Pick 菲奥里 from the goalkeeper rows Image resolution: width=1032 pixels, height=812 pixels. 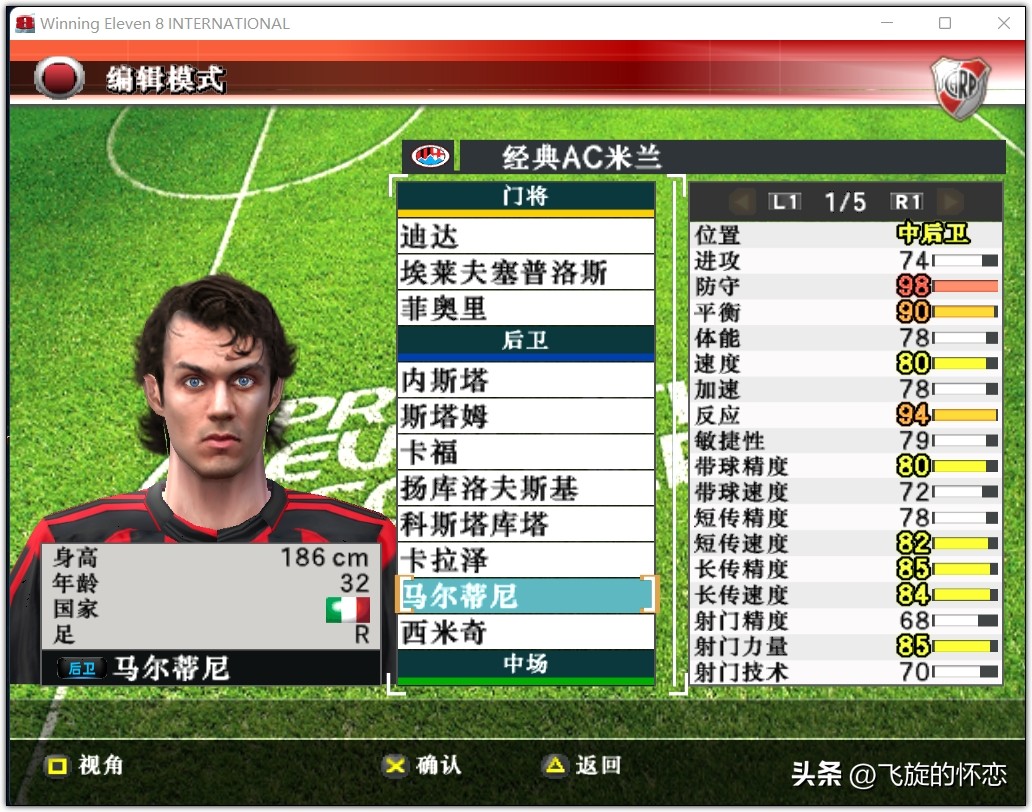click(525, 309)
